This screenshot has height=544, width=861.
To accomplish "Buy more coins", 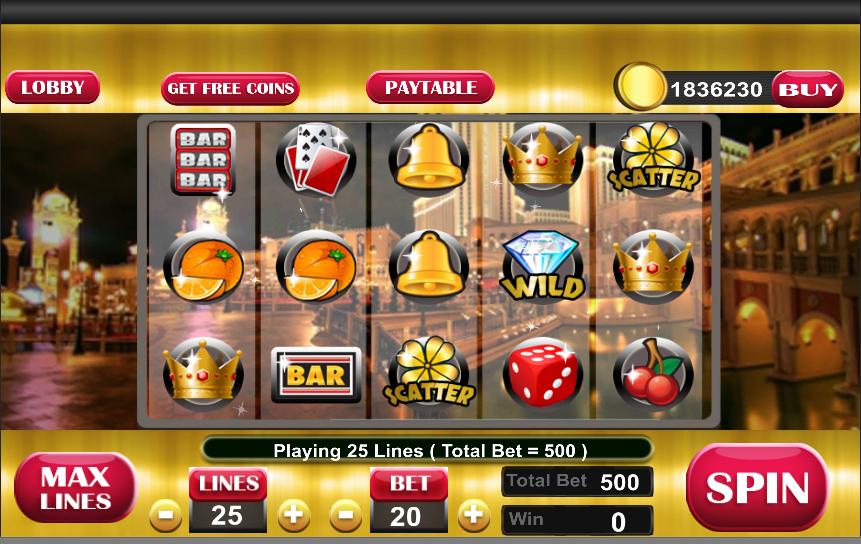I will click(808, 89).
